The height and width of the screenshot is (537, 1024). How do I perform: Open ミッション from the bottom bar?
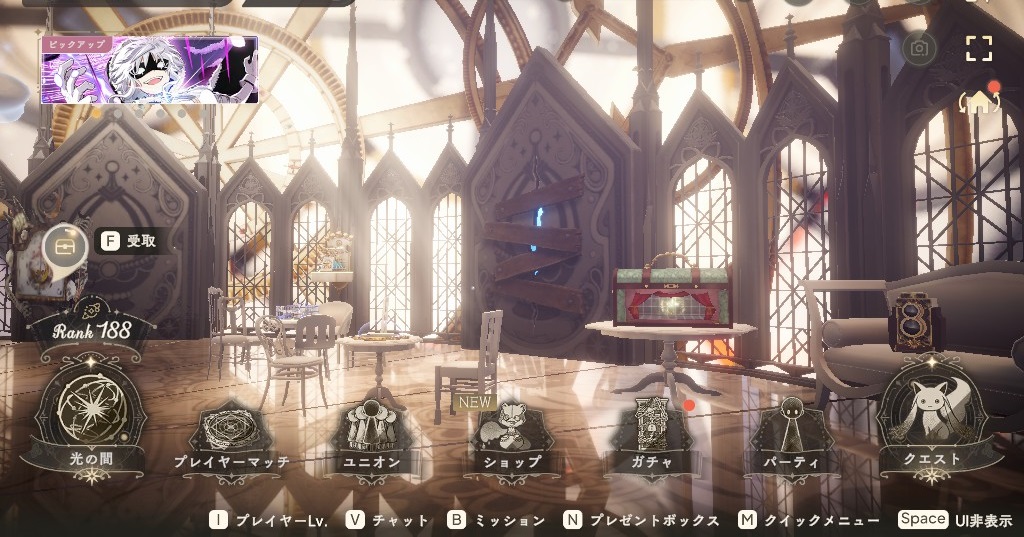(x=496, y=520)
